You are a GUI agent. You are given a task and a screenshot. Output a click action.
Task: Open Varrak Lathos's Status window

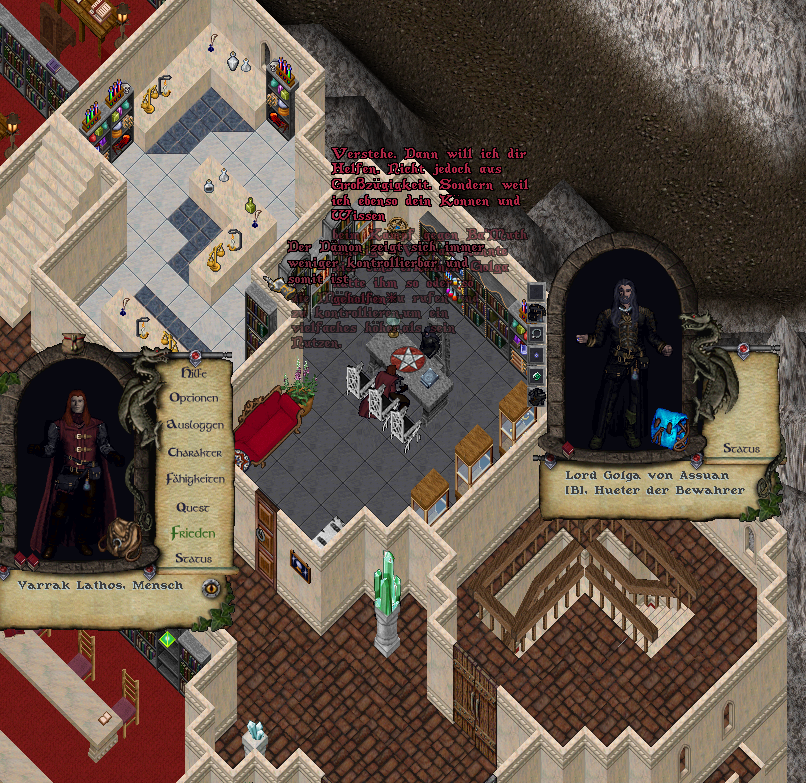pos(194,558)
